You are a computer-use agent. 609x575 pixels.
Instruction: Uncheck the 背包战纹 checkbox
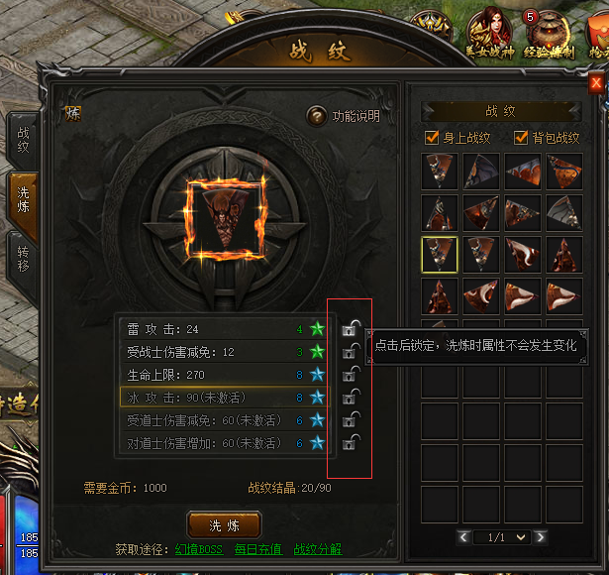[x=519, y=138]
